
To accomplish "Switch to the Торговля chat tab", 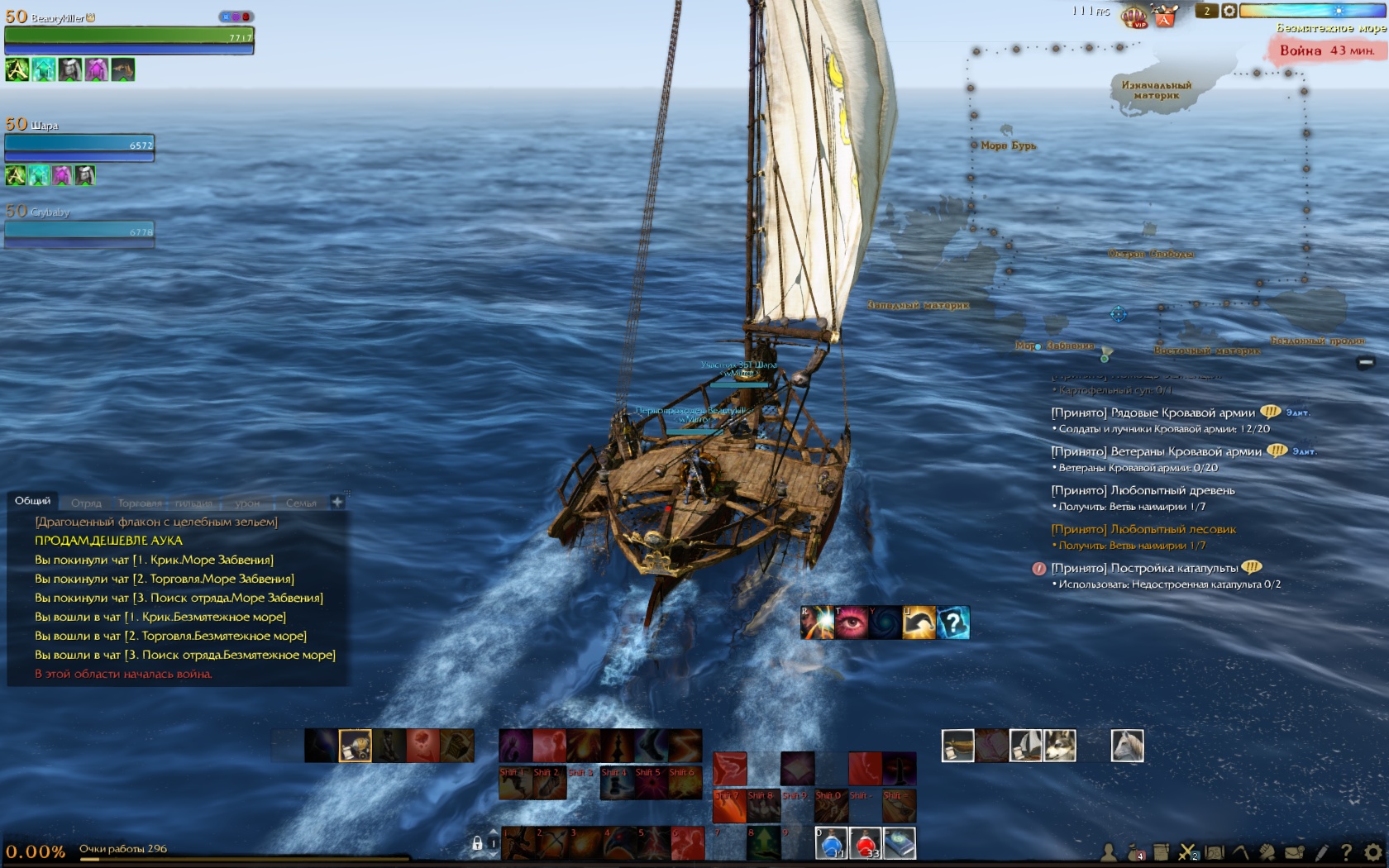I will pos(140,503).
